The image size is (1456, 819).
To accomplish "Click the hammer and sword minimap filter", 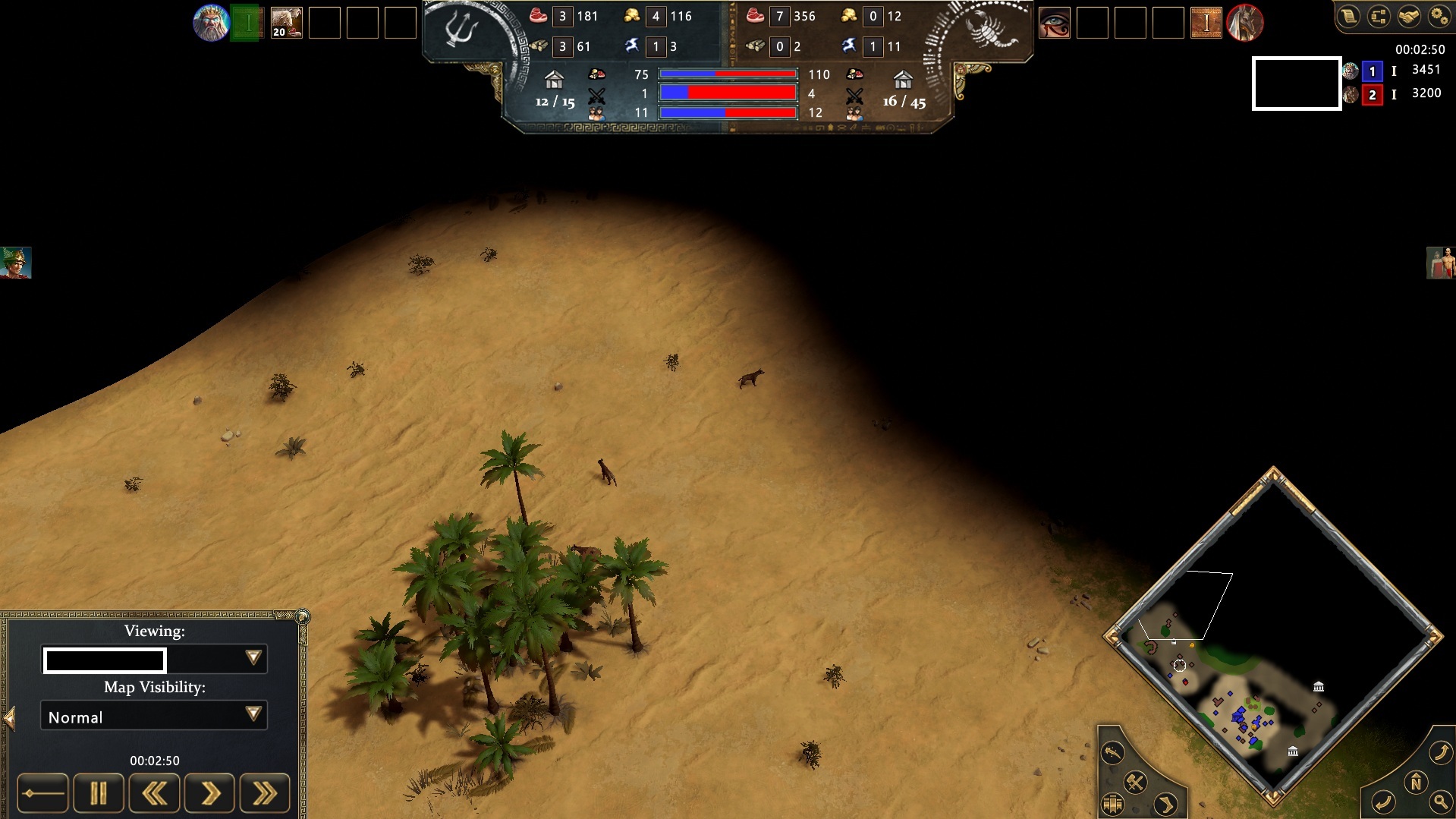I will [1135, 782].
